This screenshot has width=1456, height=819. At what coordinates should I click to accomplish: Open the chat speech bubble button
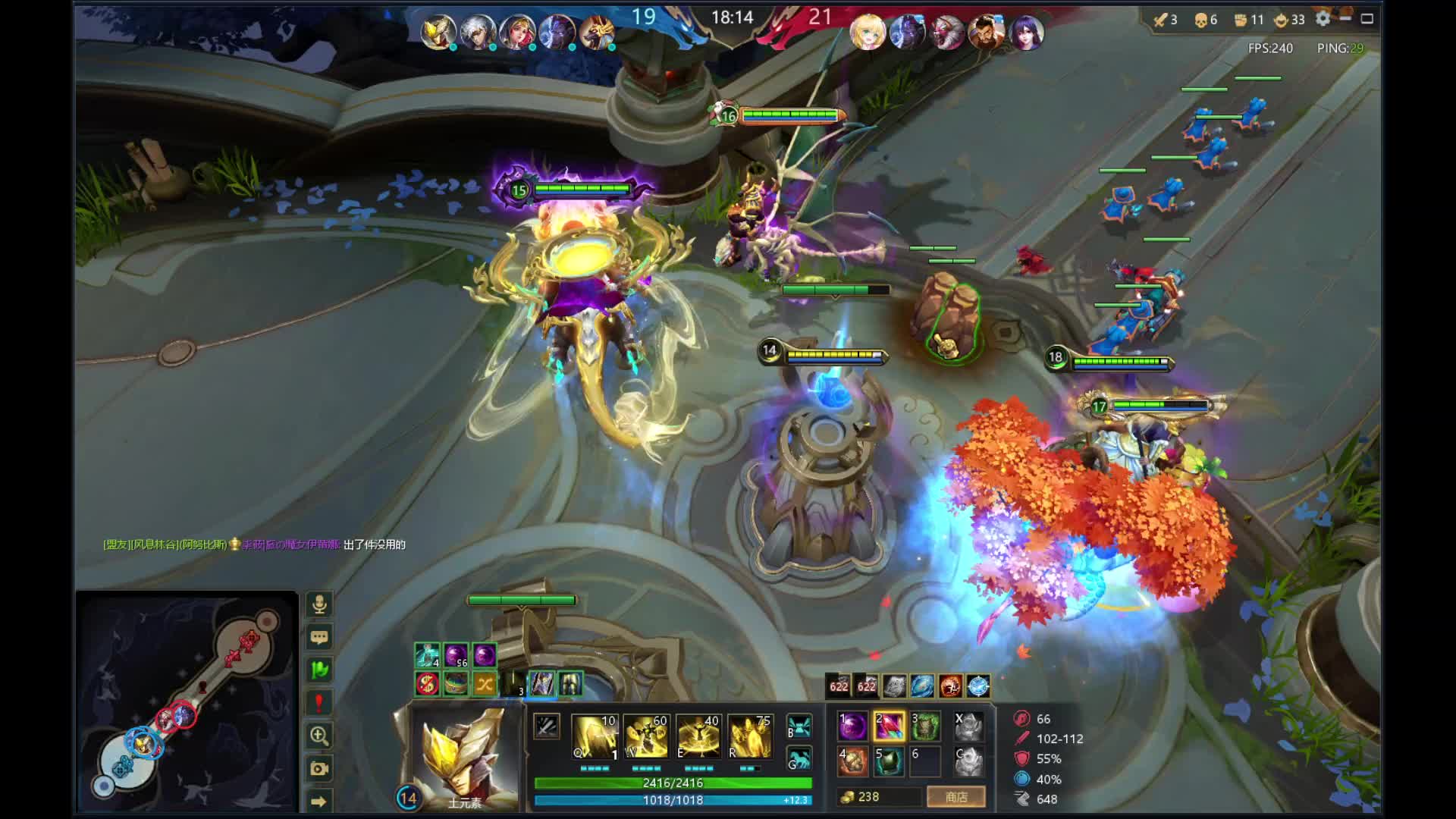[319, 637]
